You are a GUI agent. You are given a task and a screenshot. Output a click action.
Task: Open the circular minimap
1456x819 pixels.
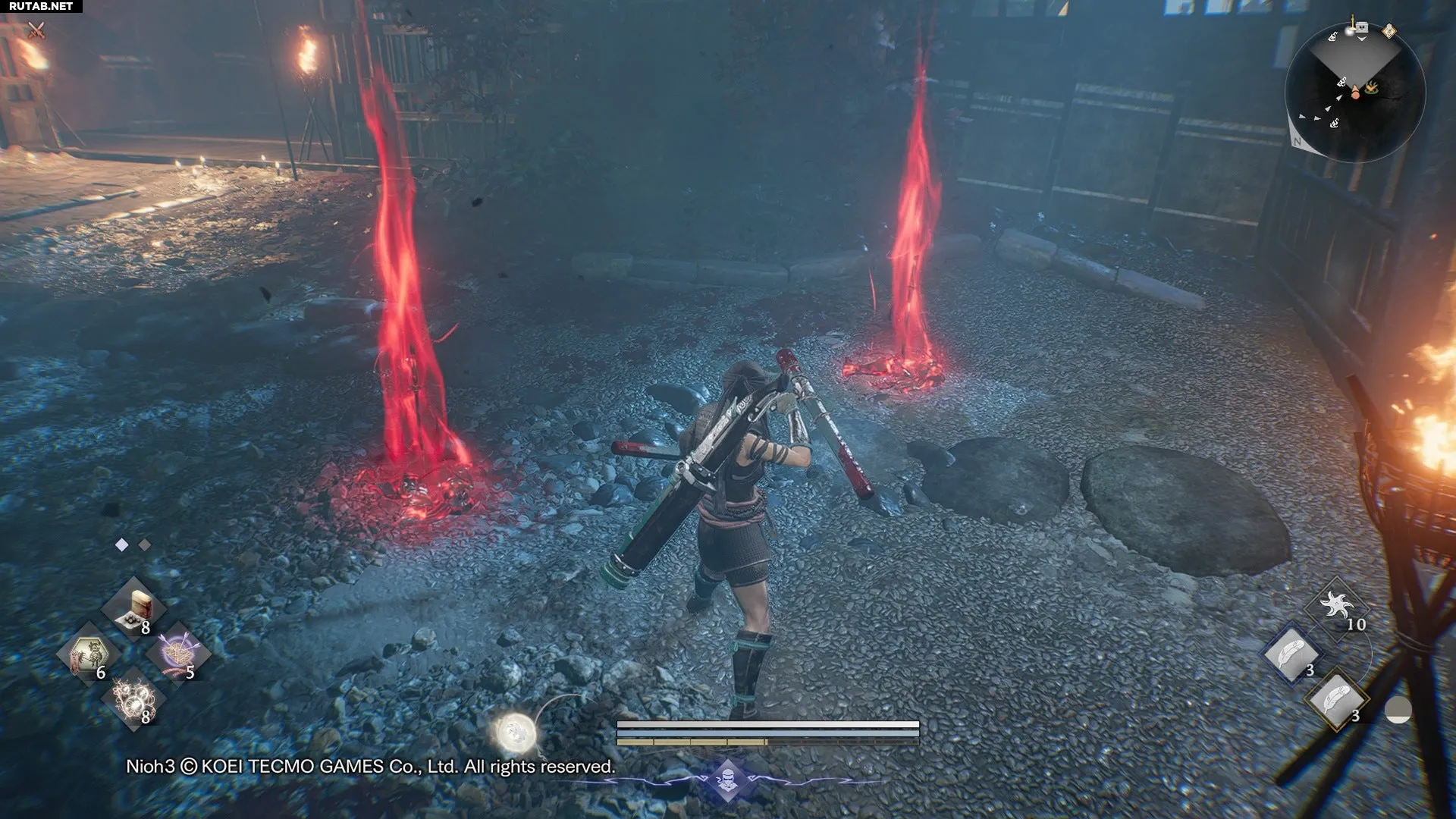coord(1355,94)
